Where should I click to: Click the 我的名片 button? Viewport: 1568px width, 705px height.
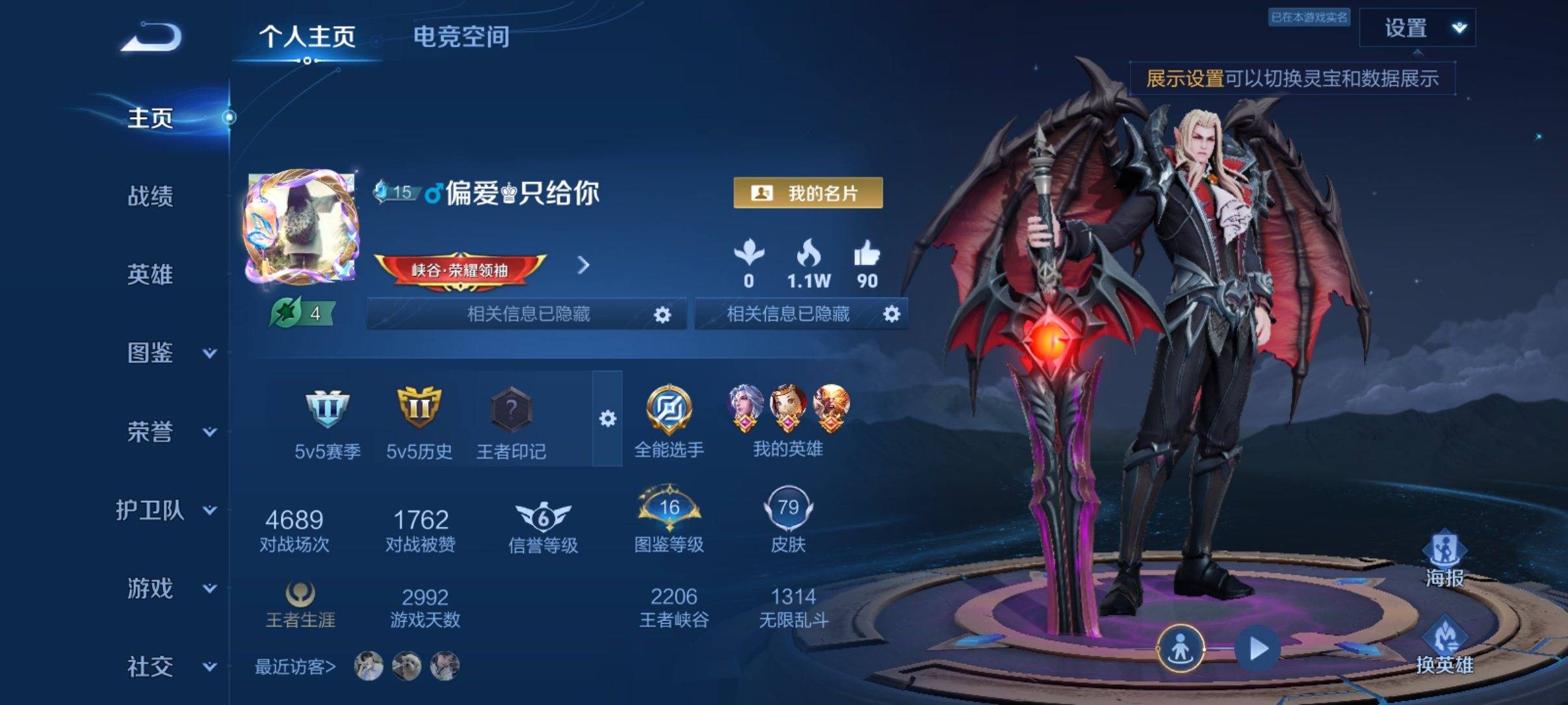click(807, 194)
